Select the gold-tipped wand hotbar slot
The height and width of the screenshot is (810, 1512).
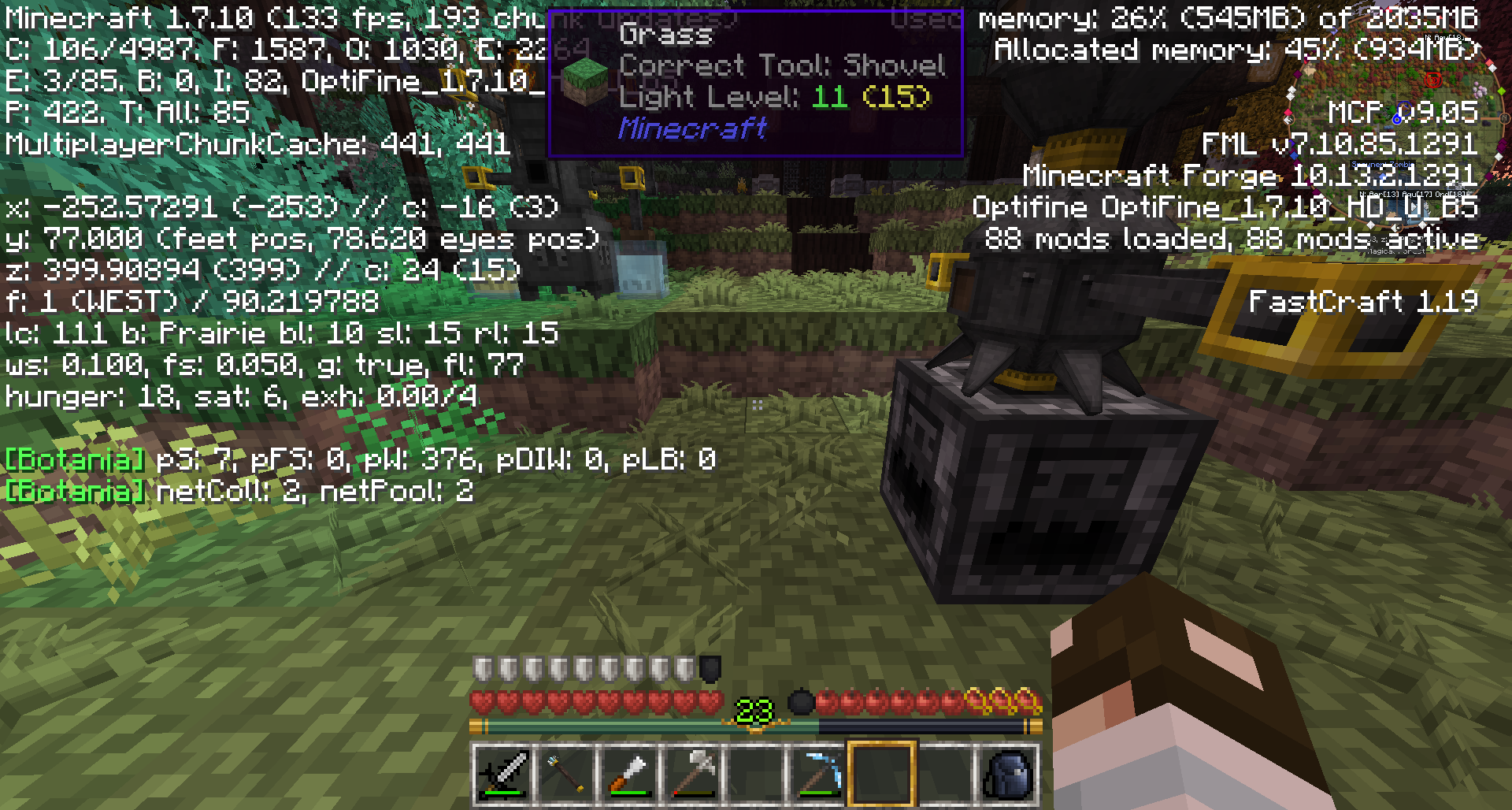tap(565, 773)
